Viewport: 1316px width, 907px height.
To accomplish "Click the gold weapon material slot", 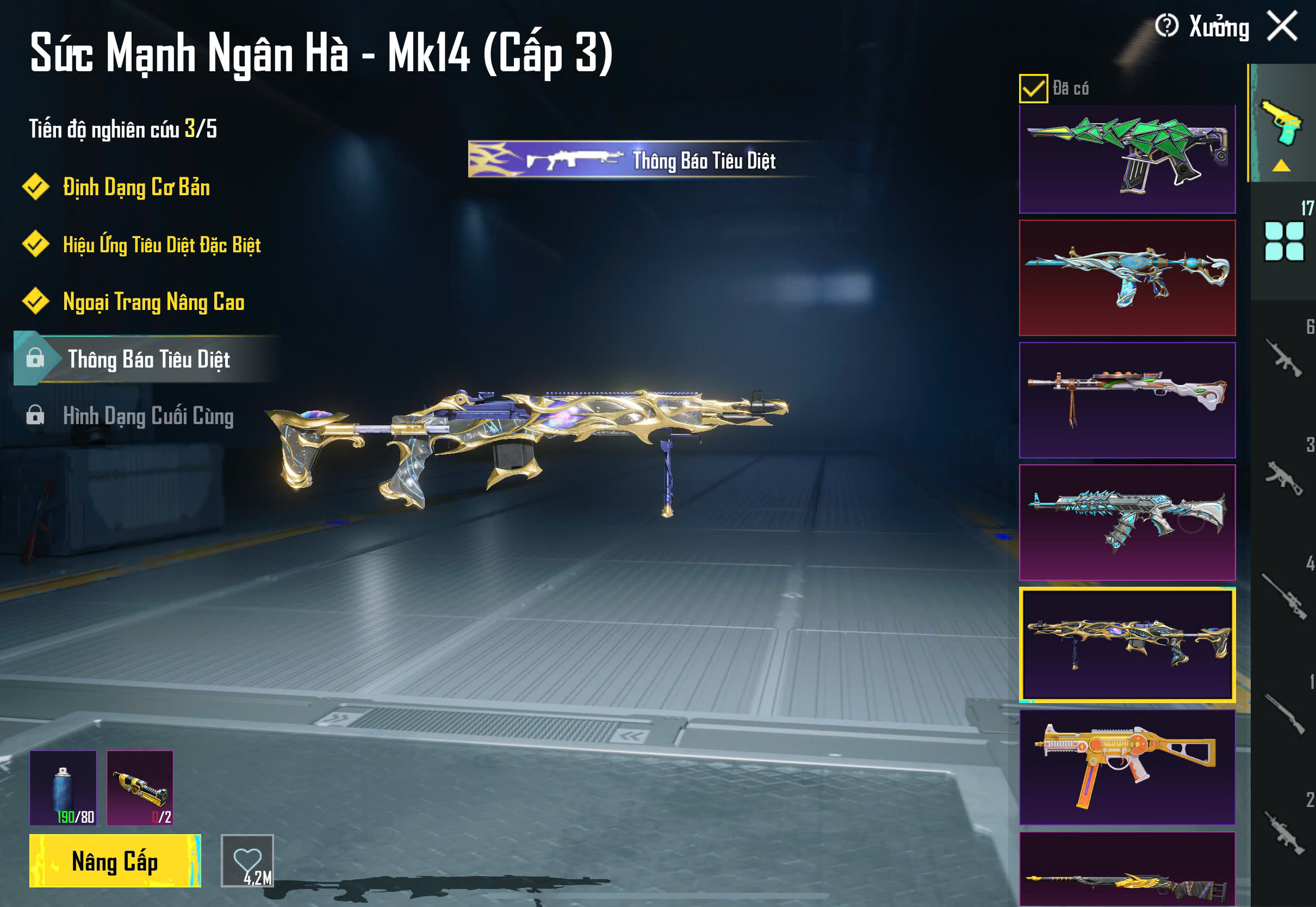I will coord(140,788).
